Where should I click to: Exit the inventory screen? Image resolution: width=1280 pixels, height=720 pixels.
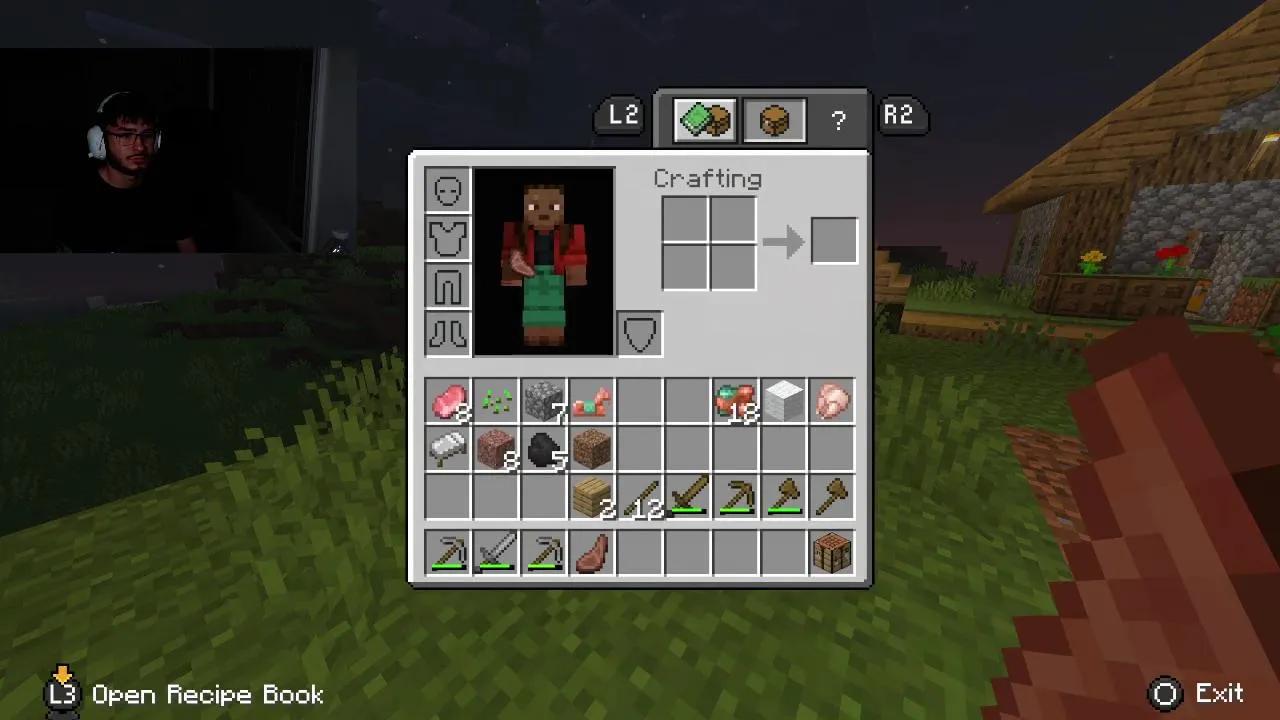coord(1166,693)
